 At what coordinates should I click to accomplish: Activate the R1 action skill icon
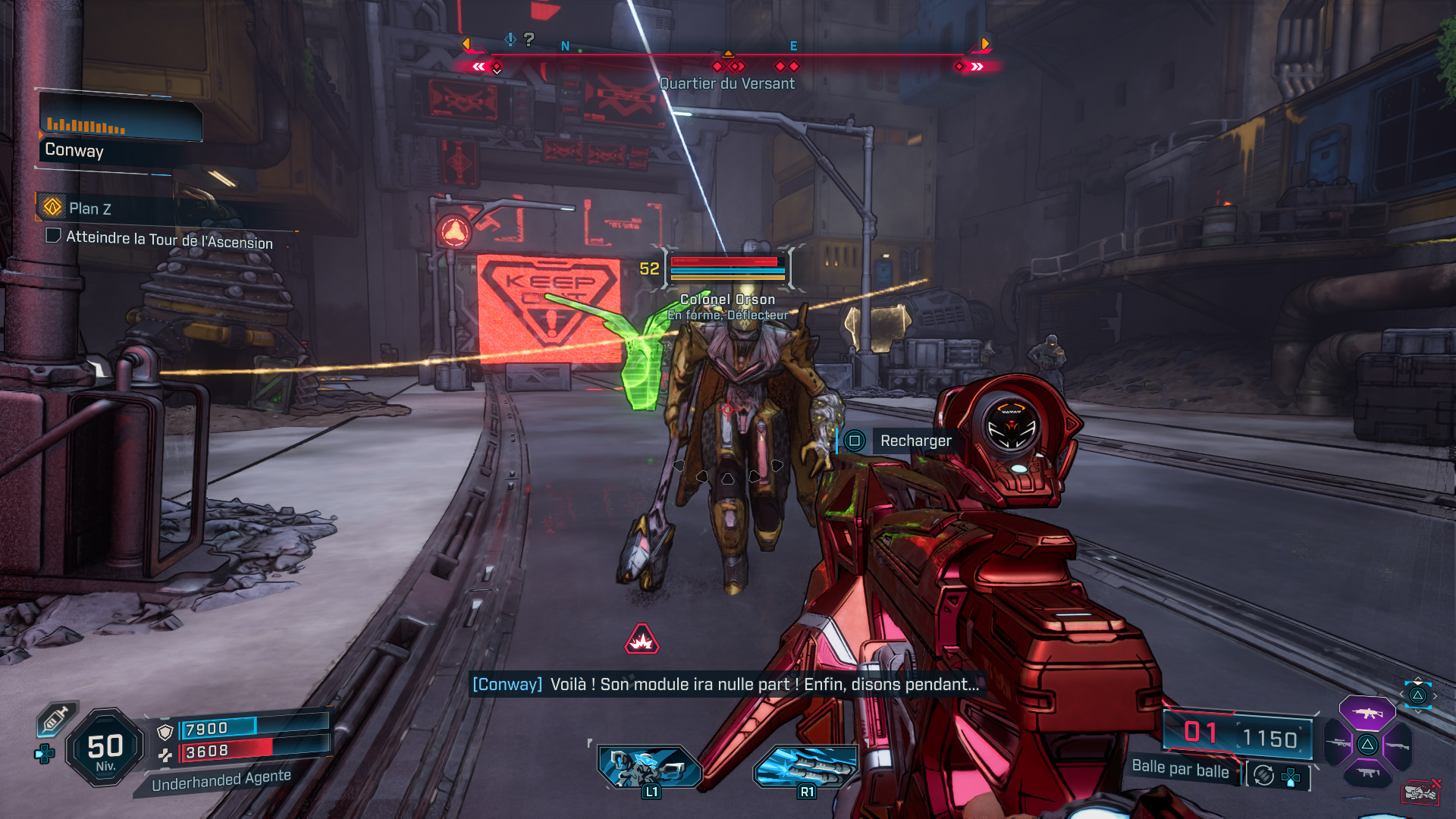(x=805, y=766)
